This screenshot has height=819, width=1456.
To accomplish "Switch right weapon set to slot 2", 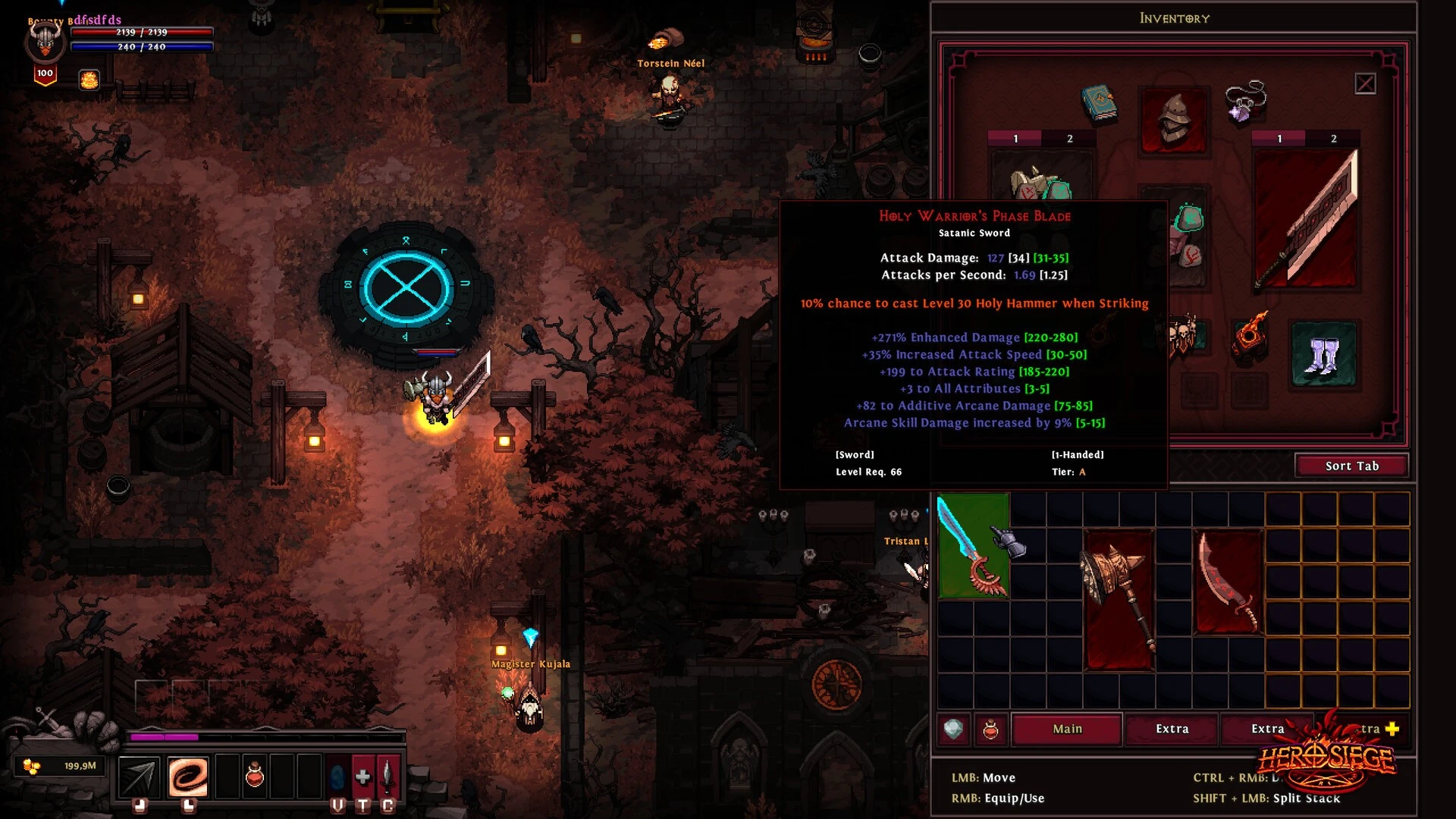I will pyautogui.click(x=1333, y=139).
